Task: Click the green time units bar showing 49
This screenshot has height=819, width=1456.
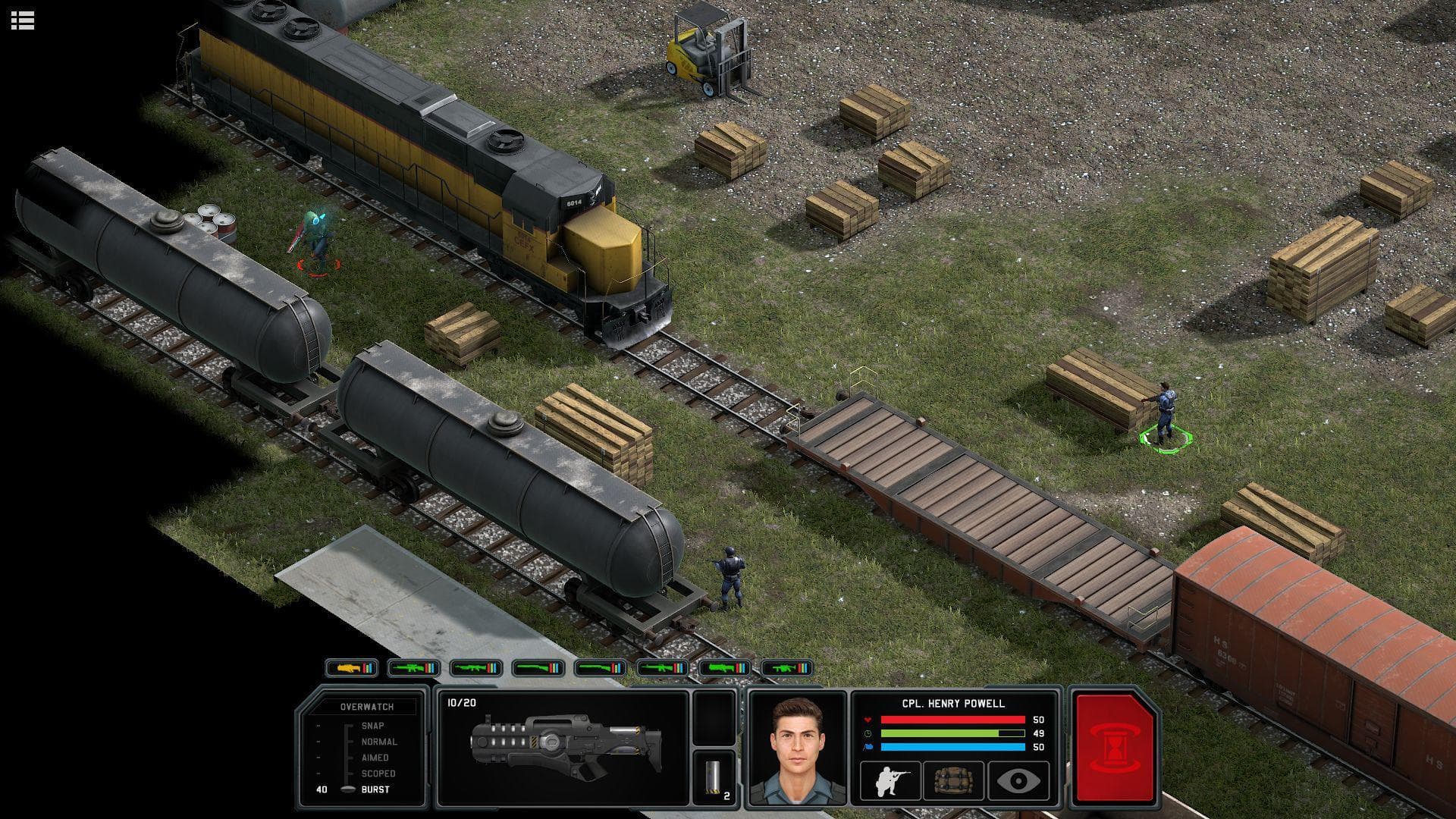Action: pos(940,733)
